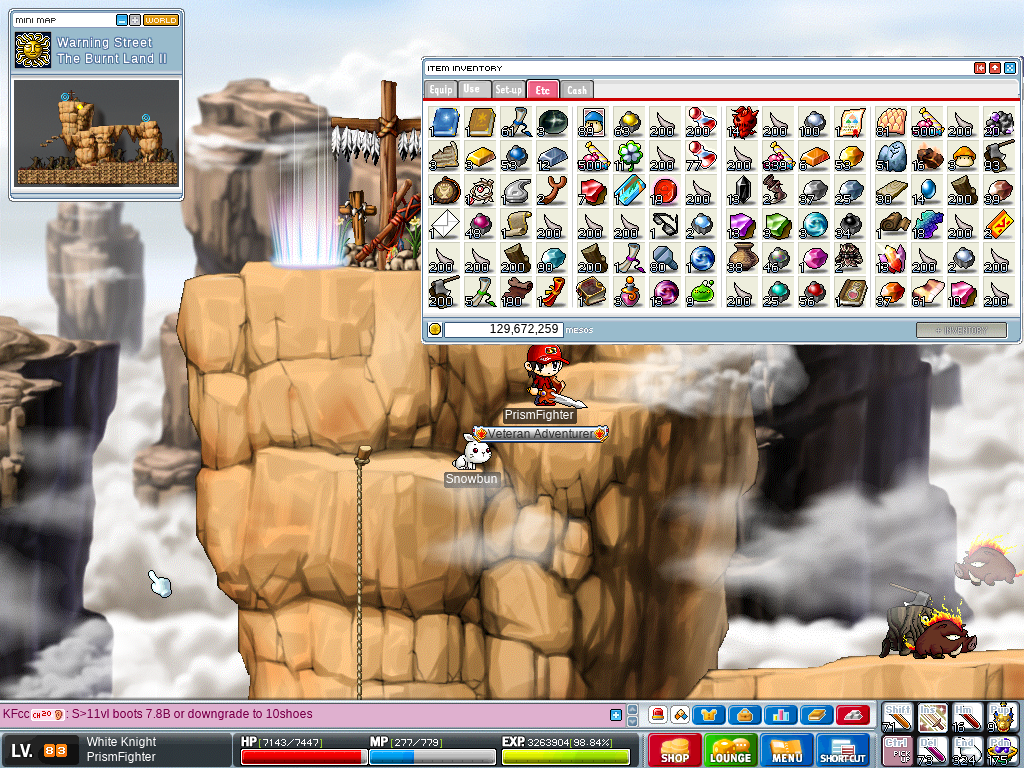Select the clay pot item slot
This screenshot has width=1024, height=768.
pyautogui.click(x=739, y=258)
